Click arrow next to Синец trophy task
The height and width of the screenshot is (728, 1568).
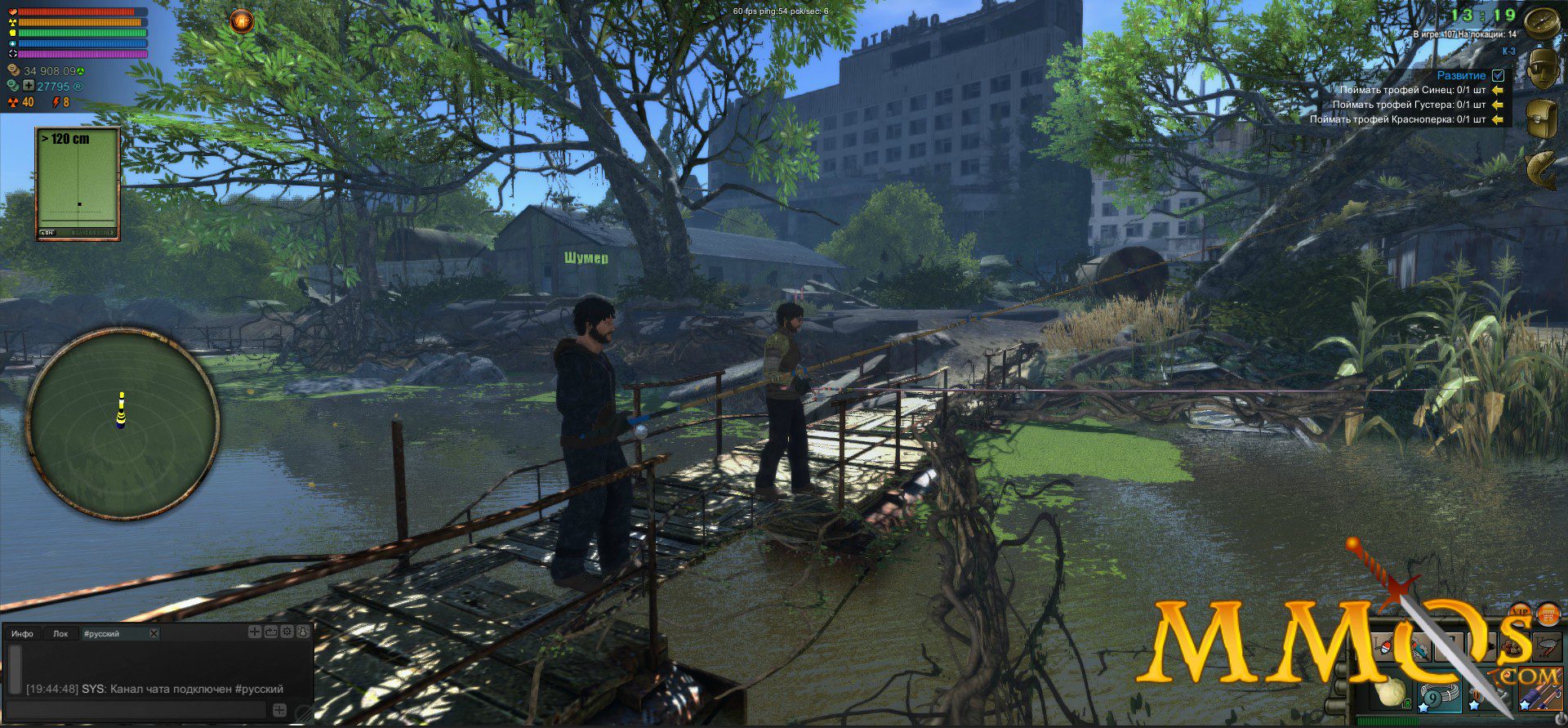coord(1498,90)
